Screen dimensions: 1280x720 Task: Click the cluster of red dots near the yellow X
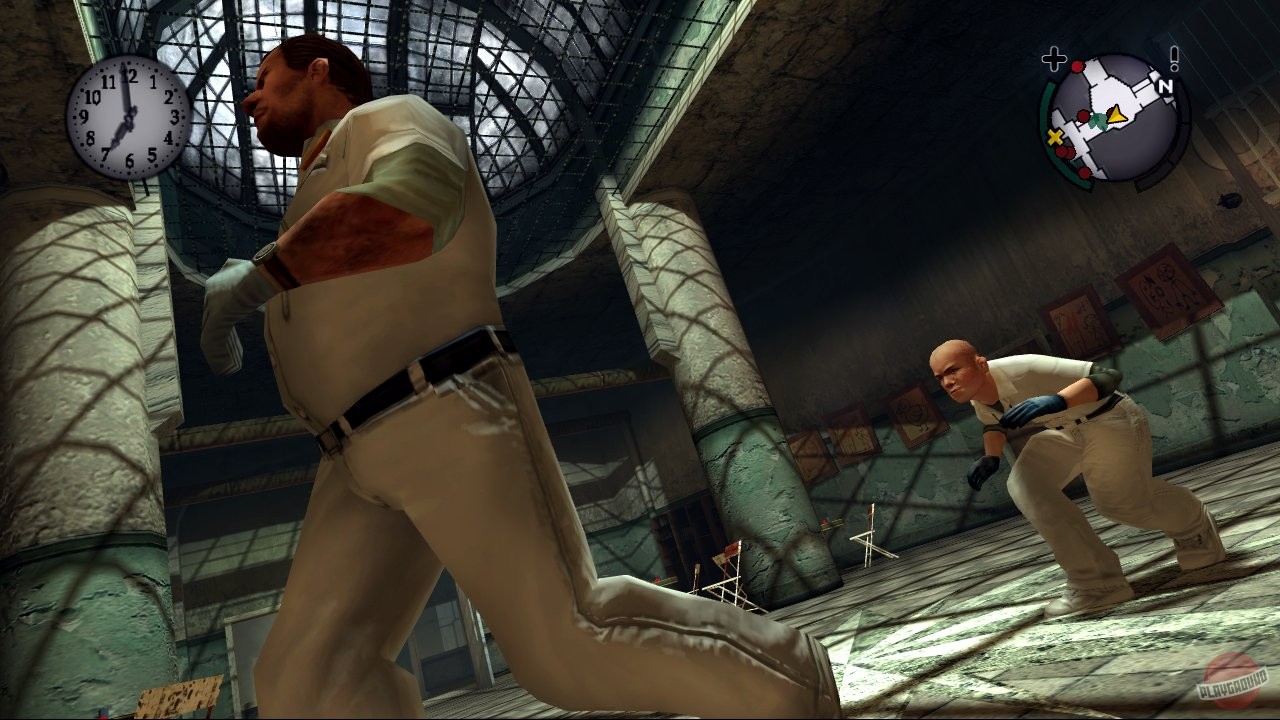tap(1063, 150)
